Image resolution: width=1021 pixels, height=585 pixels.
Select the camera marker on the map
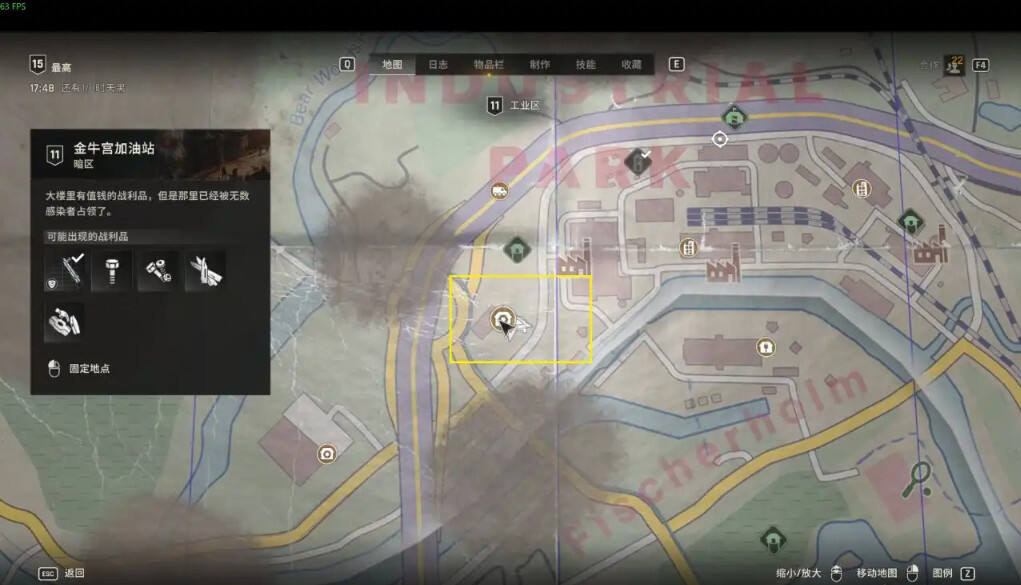point(326,454)
